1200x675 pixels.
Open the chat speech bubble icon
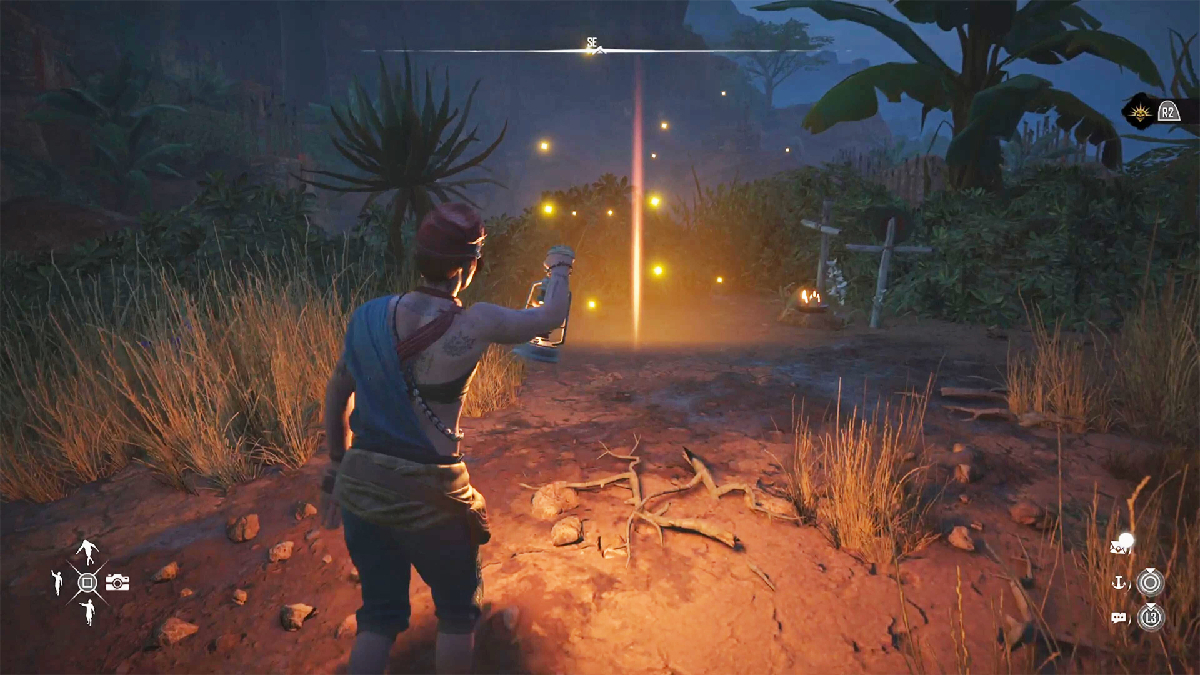tap(1119, 618)
